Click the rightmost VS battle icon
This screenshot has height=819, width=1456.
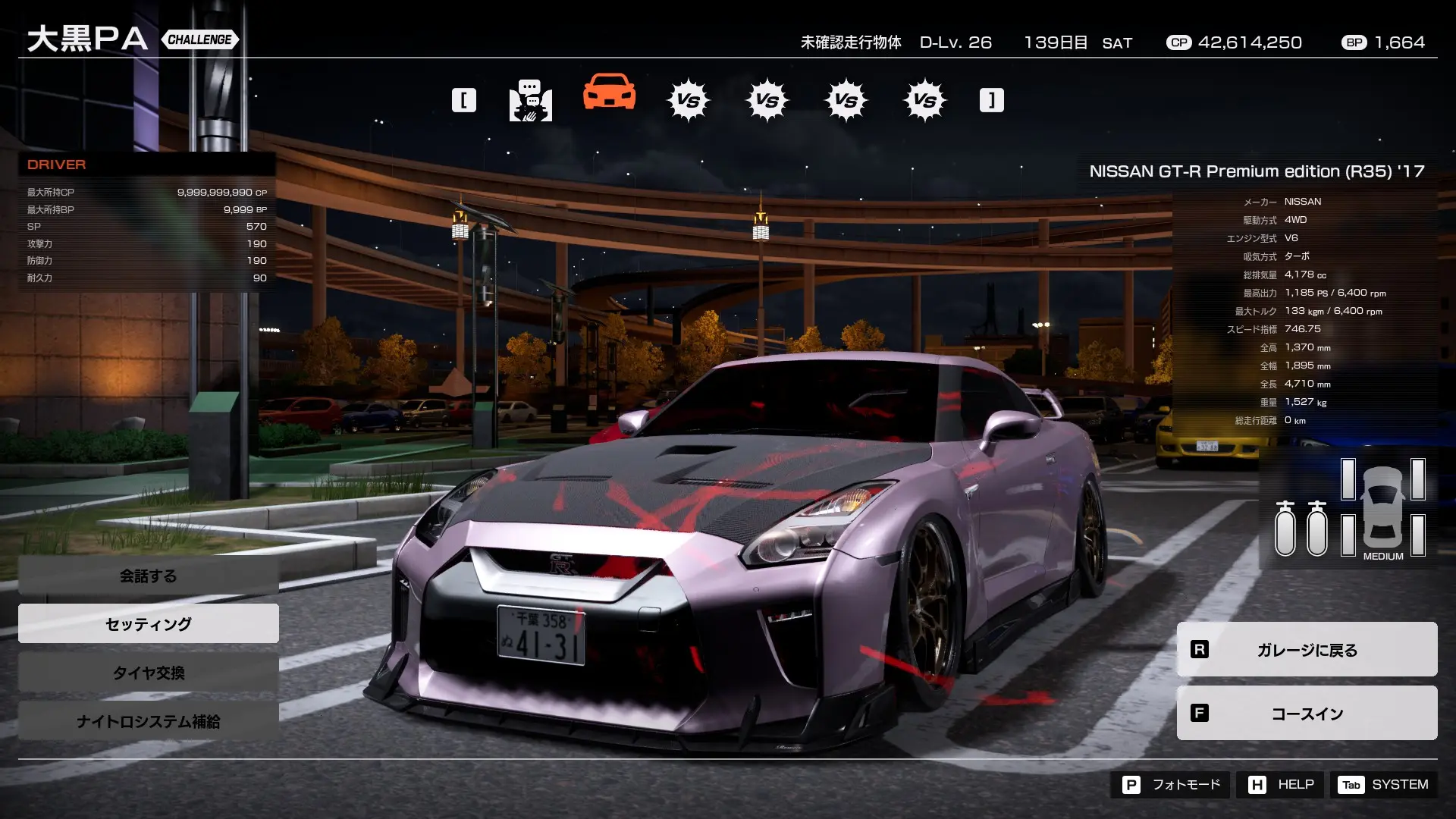click(x=925, y=99)
